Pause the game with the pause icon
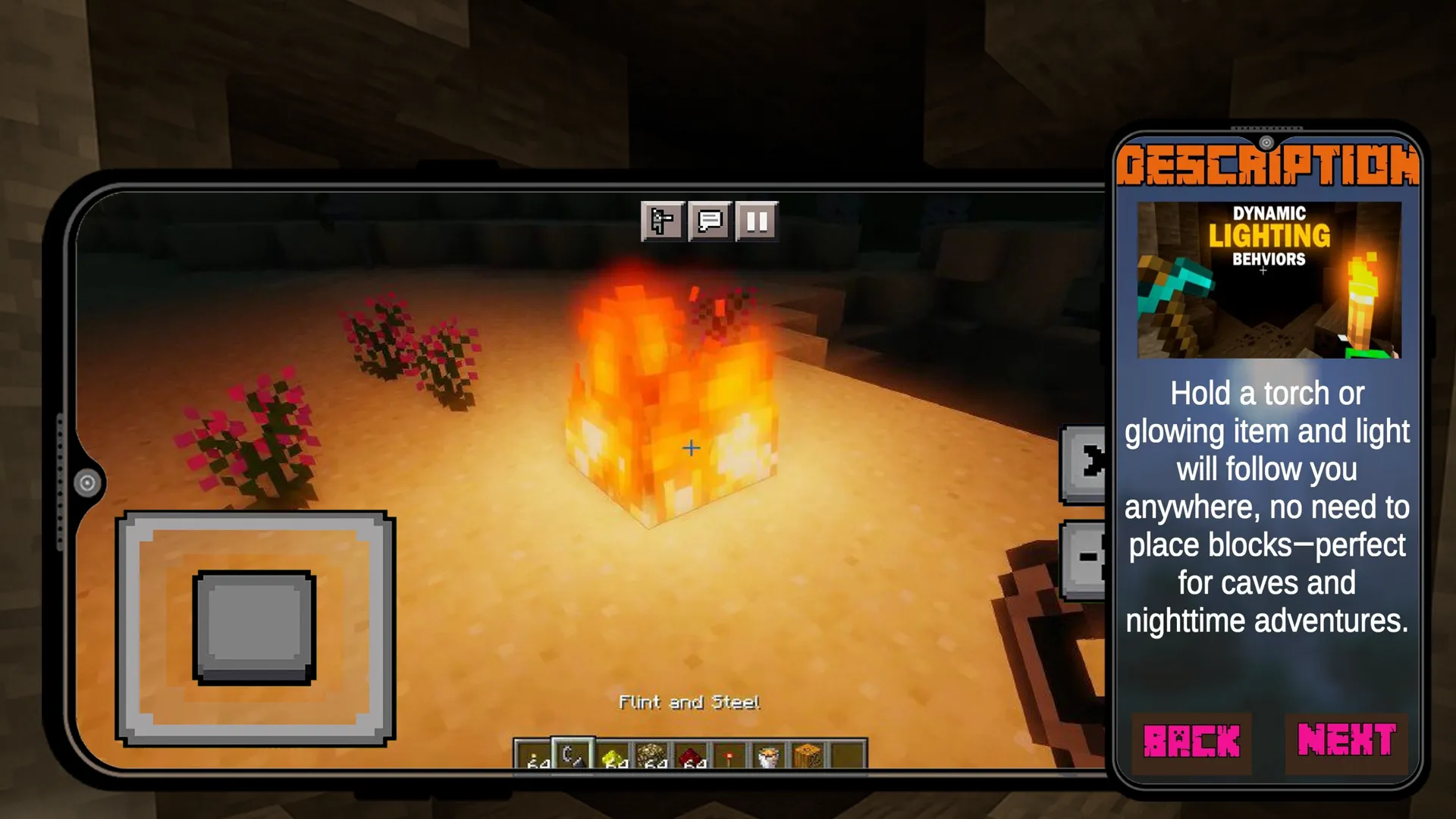 coord(758,222)
